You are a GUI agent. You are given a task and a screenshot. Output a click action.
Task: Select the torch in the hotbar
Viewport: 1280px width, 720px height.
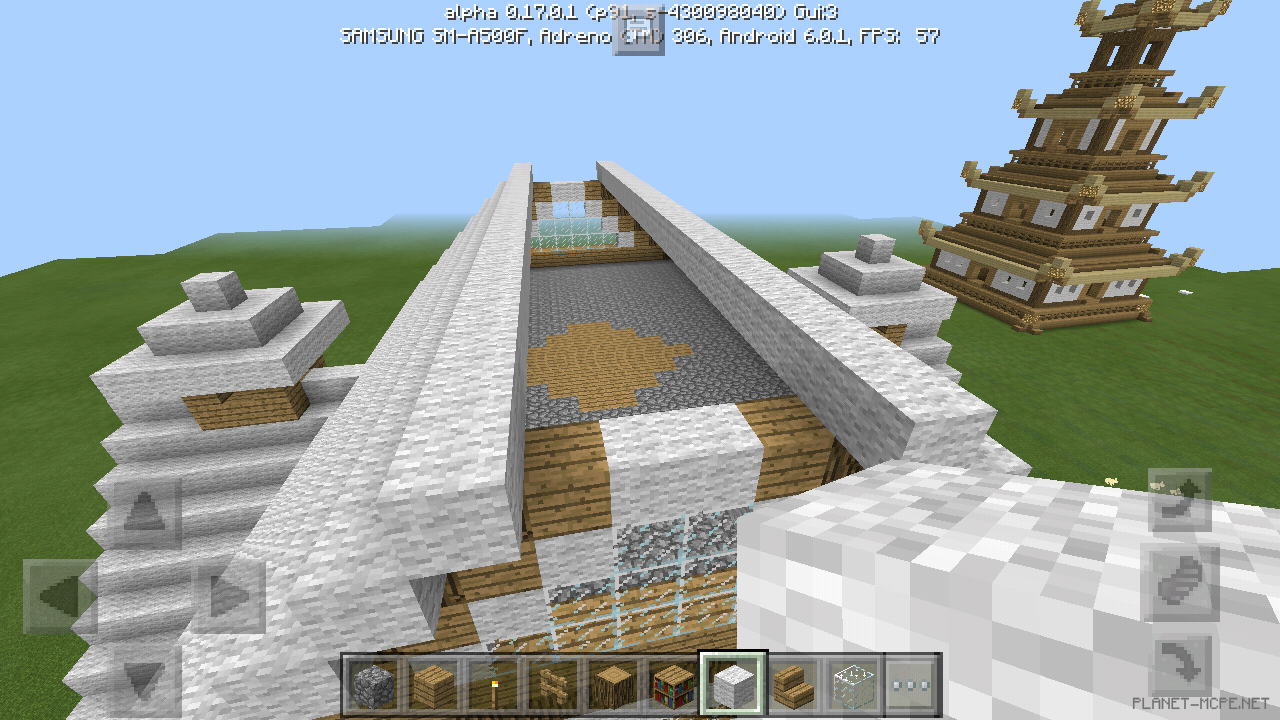coord(496,683)
